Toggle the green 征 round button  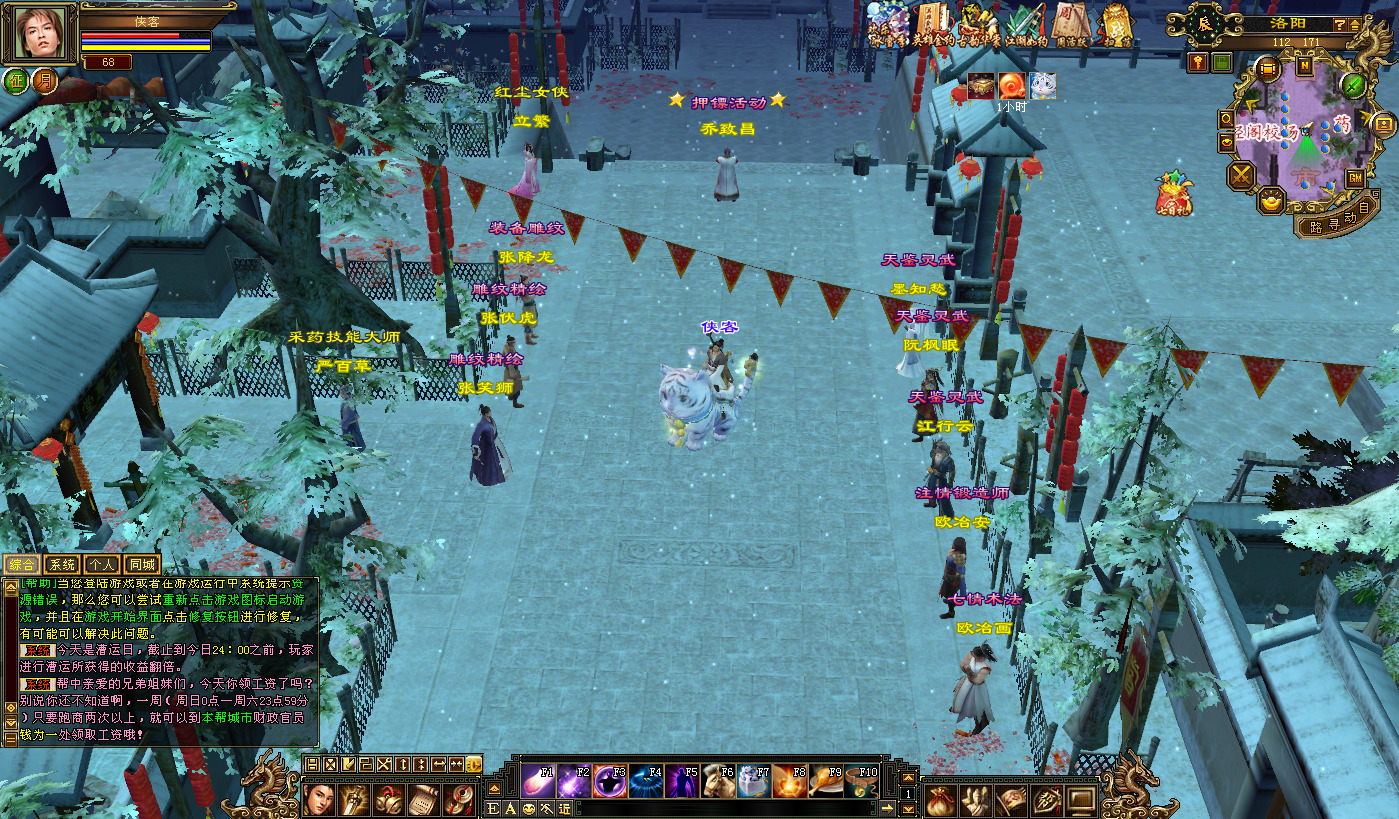[x=16, y=81]
